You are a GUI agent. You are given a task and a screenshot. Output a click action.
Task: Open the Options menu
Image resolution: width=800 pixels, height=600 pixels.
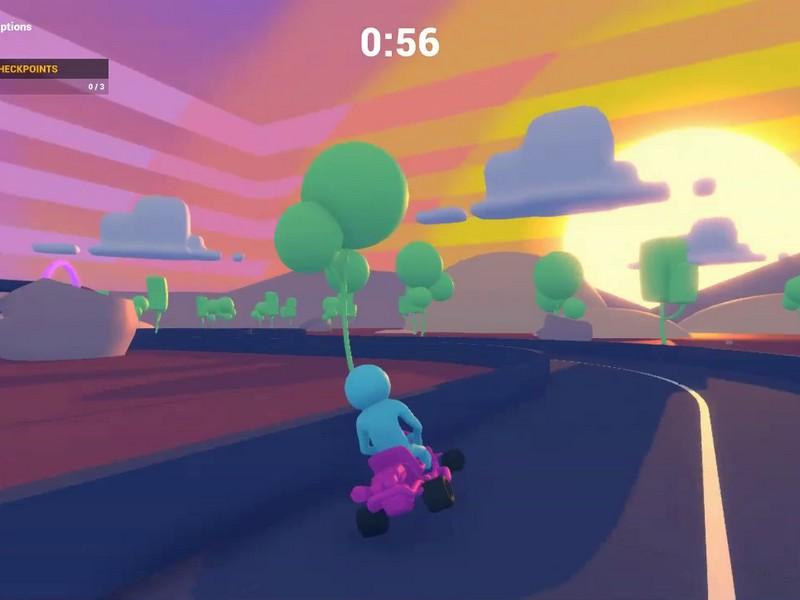(x=16, y=27)
